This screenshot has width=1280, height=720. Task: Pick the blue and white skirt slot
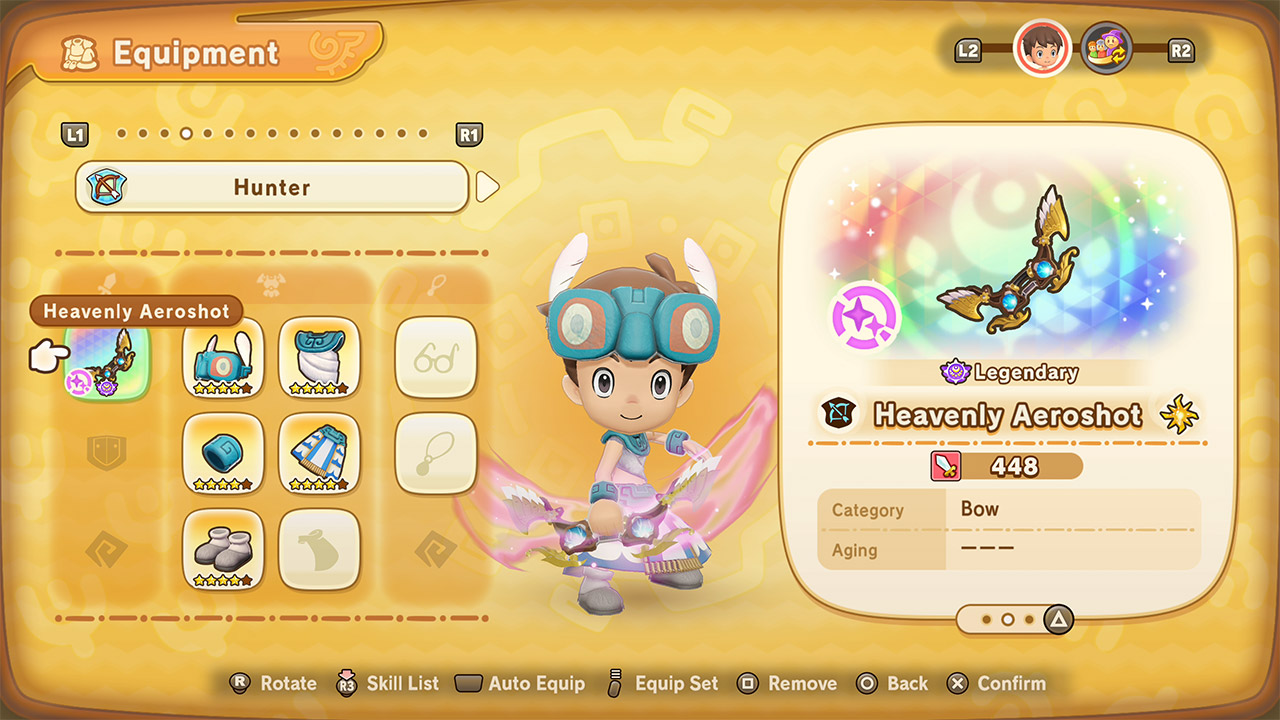(319, 453)
